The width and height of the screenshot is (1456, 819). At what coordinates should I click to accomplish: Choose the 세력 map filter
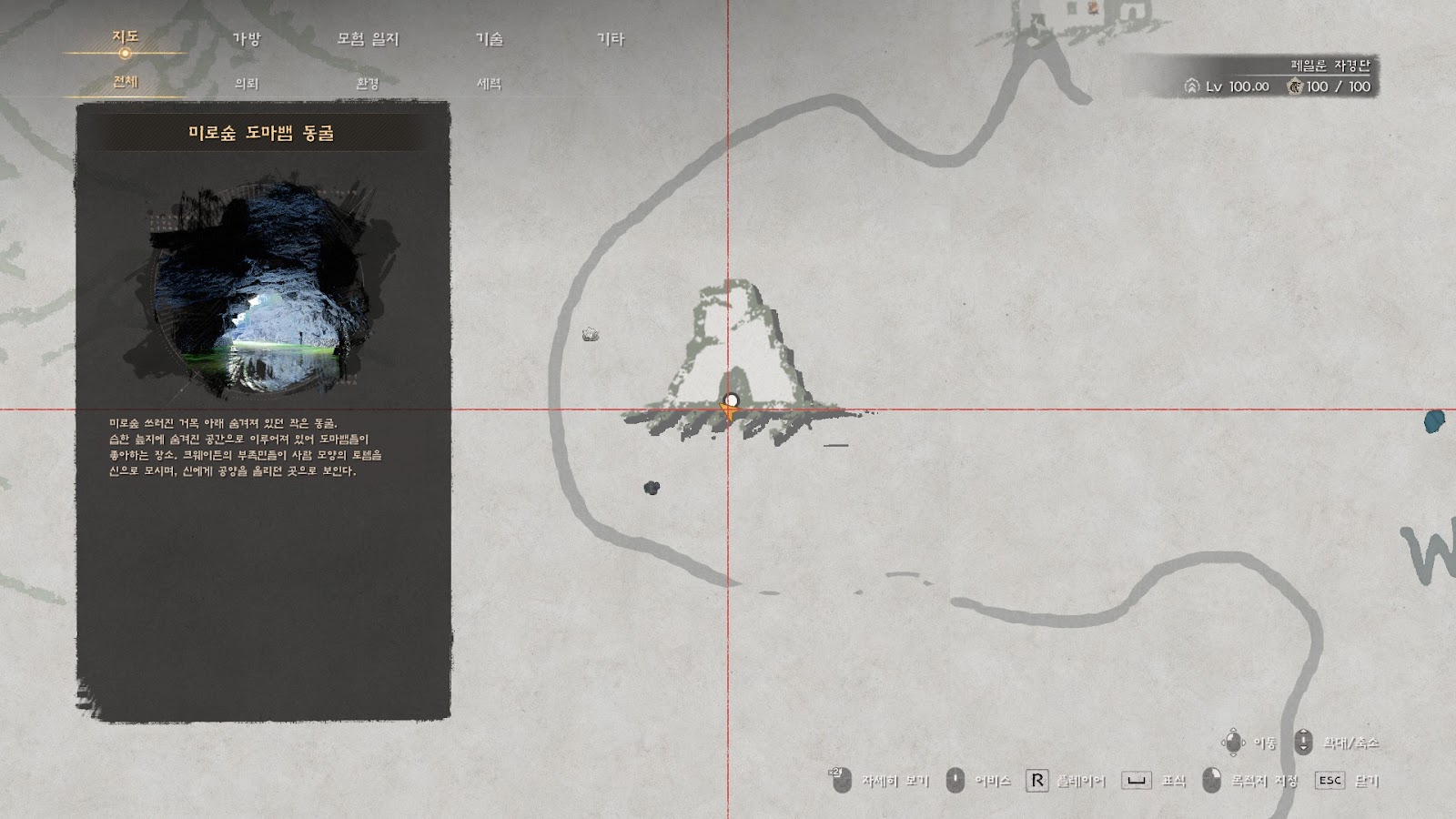(489, 84)
